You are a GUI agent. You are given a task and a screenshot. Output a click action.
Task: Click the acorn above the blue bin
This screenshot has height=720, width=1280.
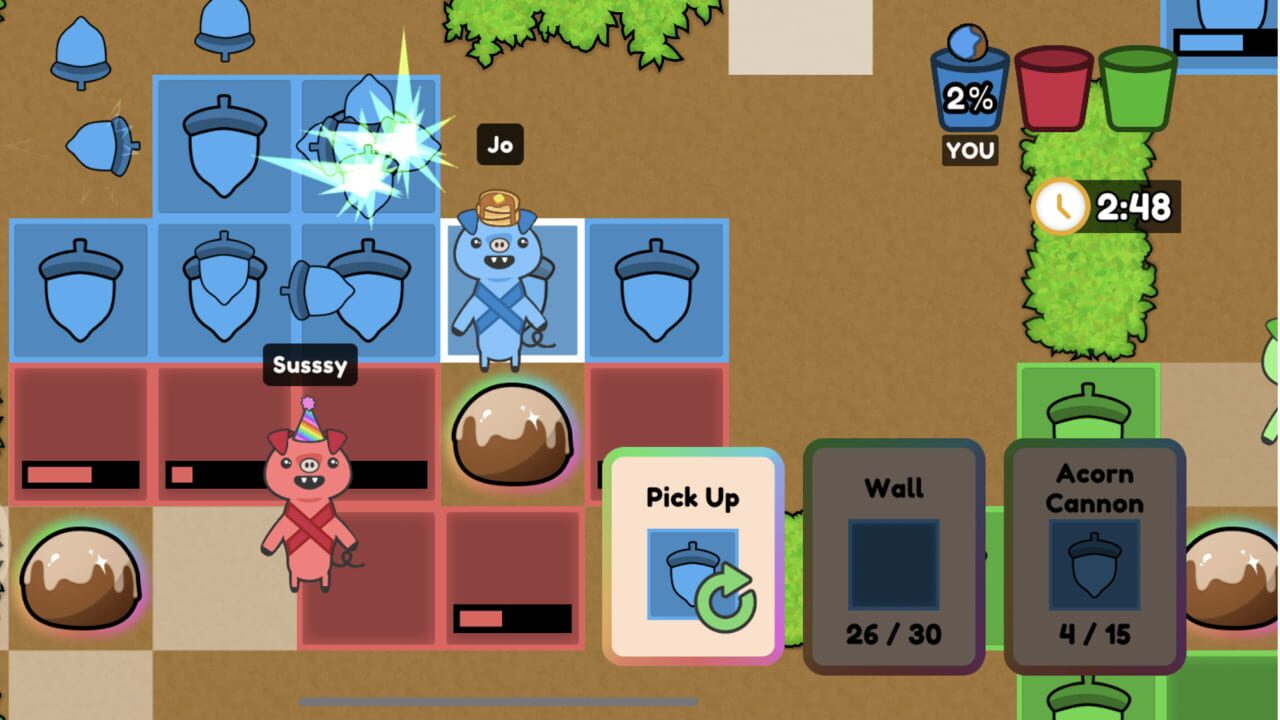click(968, 40)
